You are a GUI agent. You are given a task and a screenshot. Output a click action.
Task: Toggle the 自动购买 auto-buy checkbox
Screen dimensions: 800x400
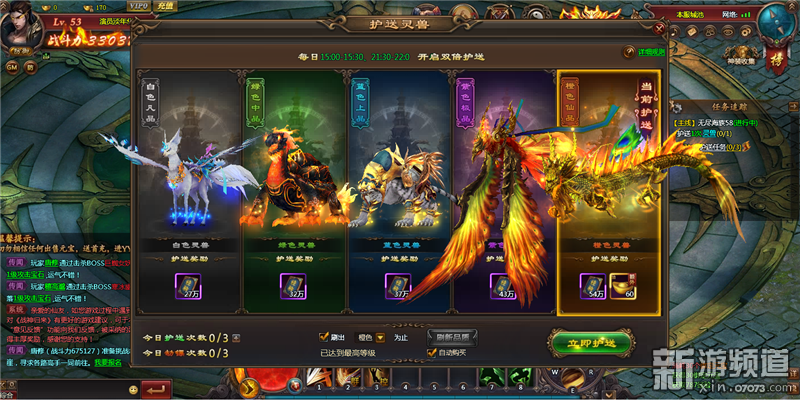click(429, 353)
